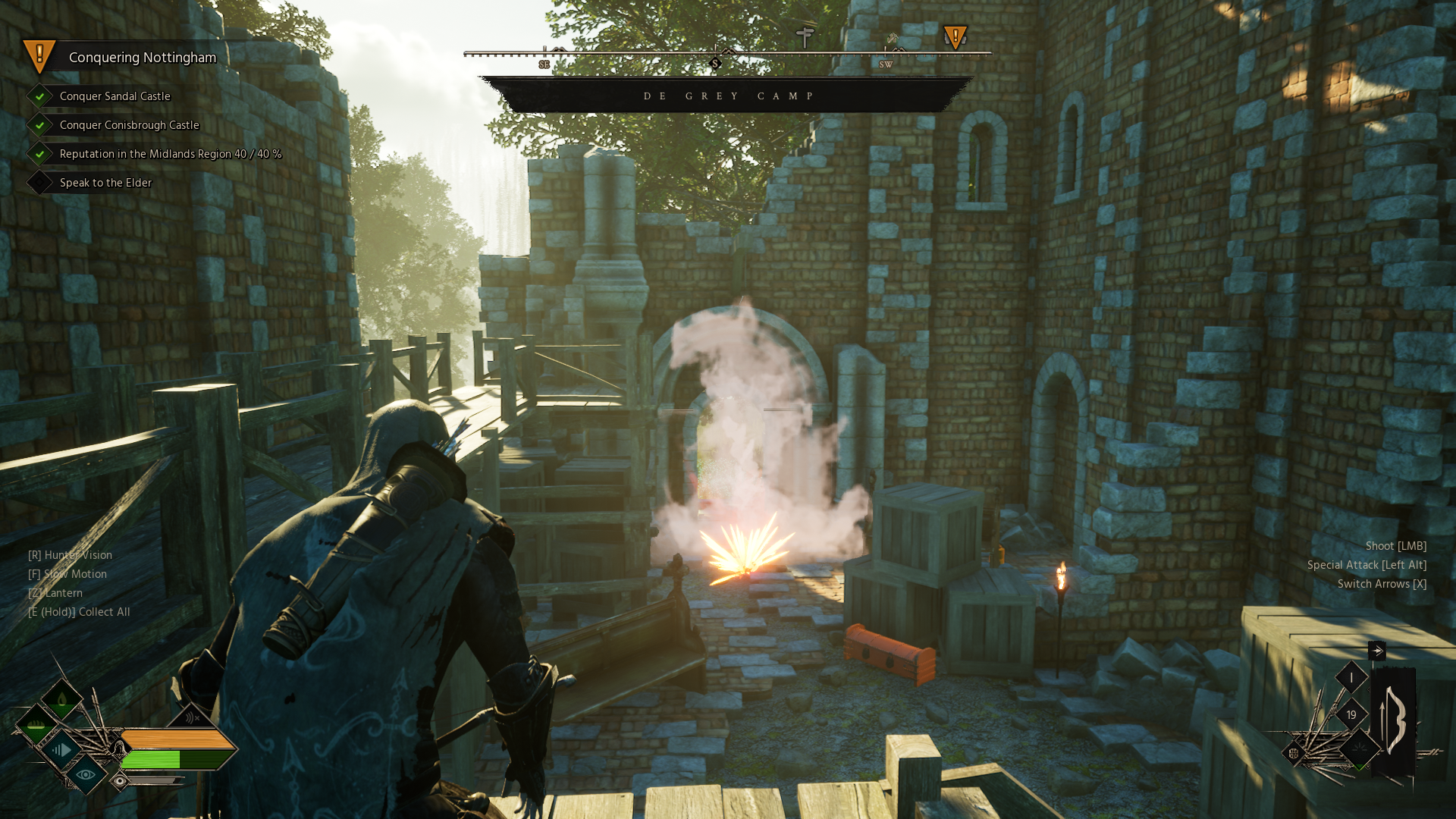1456x819 pixels.
Task: Click the muted noise indicator icon
Action: 191,717
